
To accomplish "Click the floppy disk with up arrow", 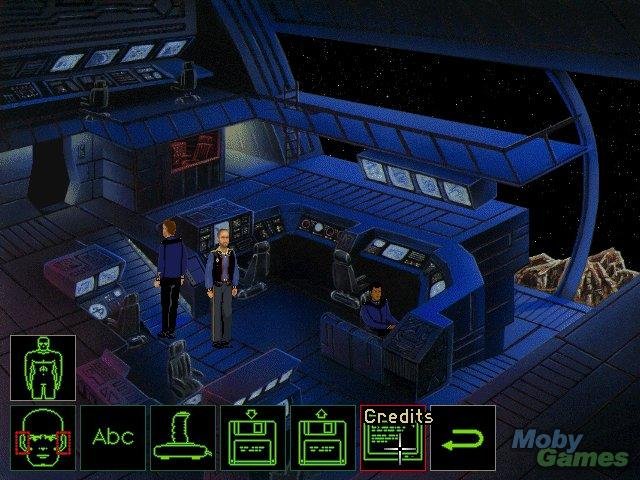I will 322,437.
